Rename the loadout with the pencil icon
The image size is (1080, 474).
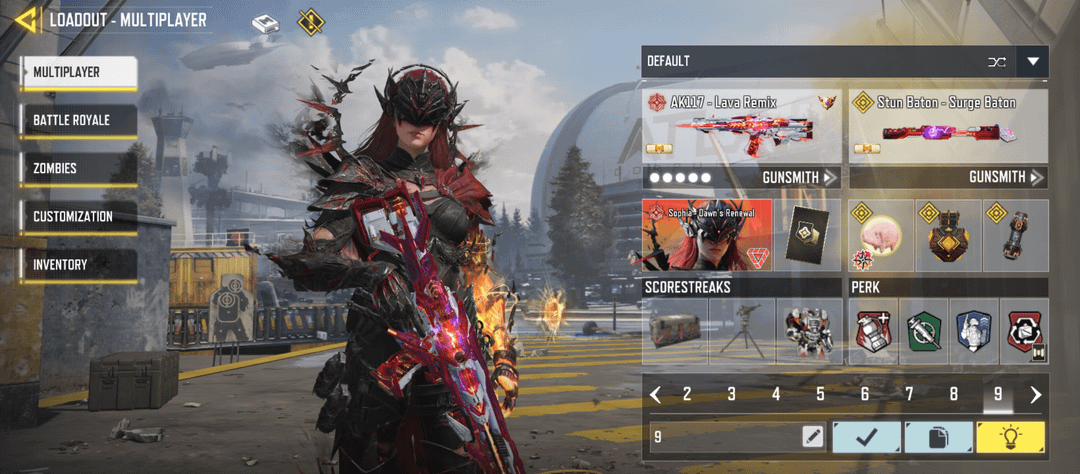click(812, 437)
